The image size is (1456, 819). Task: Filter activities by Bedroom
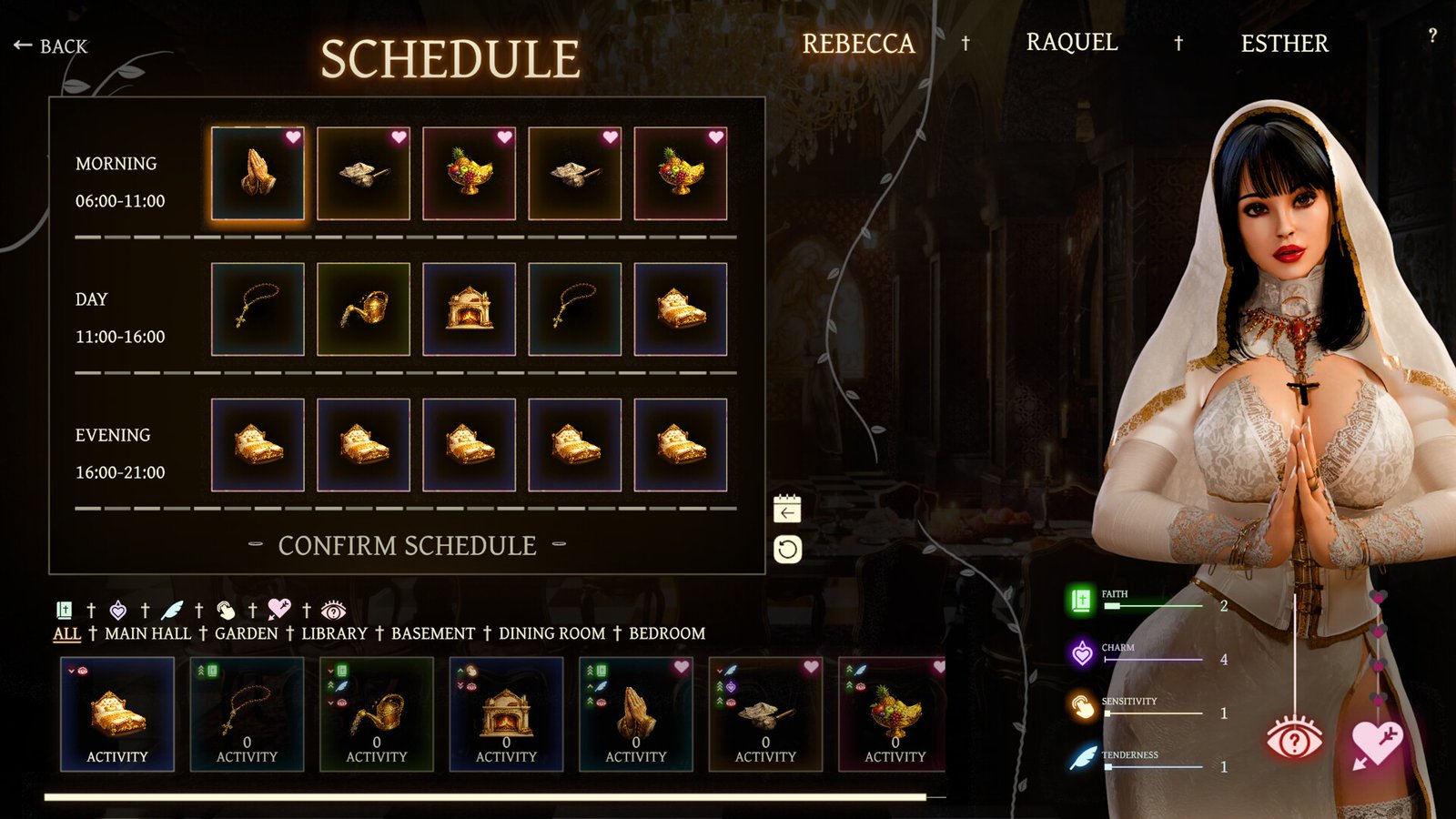667,633
